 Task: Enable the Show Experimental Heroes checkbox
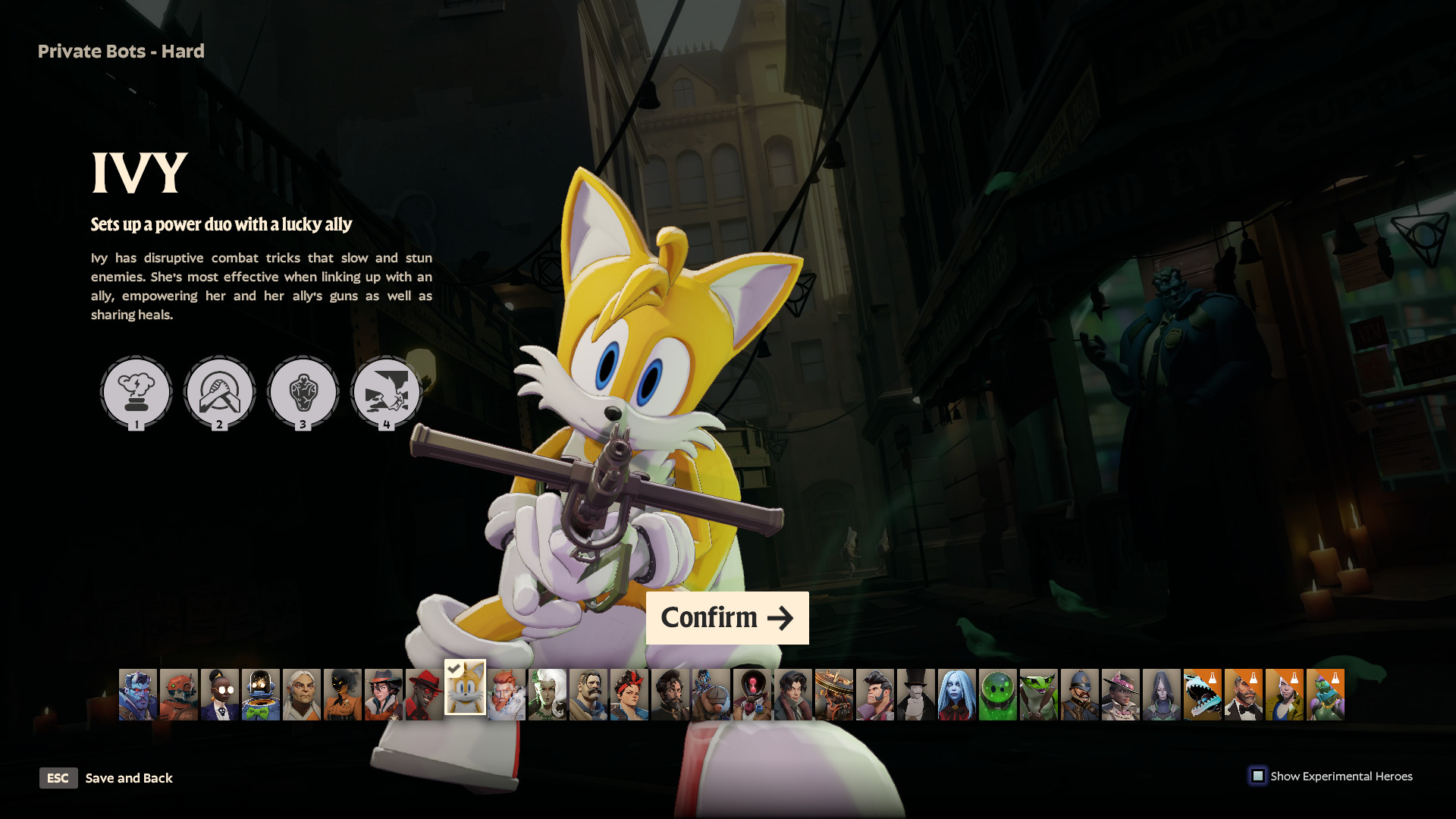[x=1259, y=776]
